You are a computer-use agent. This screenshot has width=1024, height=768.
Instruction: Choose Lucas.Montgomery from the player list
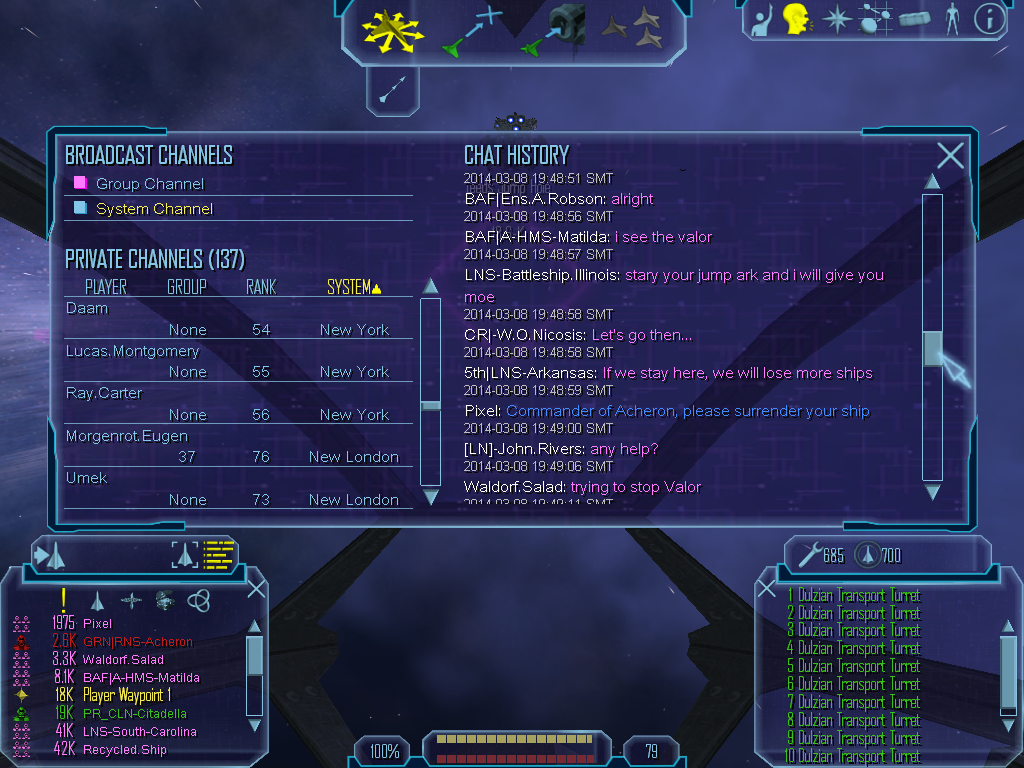[x=132, y=351]
